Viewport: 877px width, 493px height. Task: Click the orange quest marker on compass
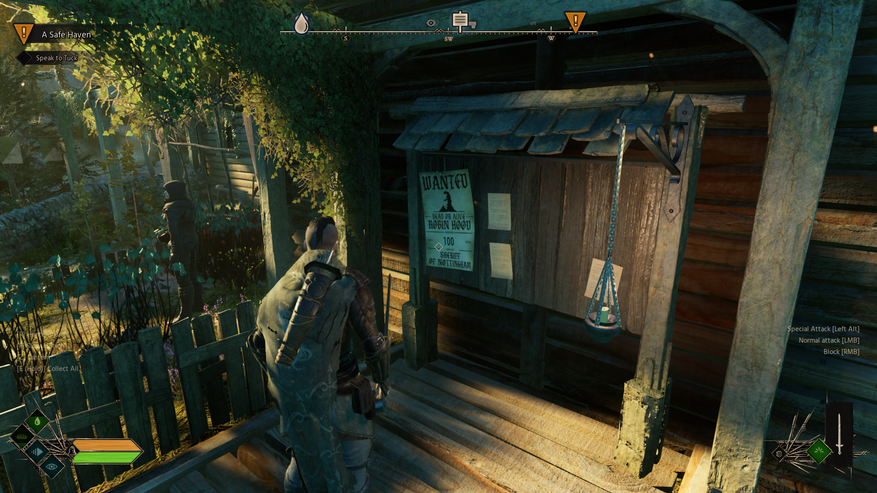click(575, 22)
